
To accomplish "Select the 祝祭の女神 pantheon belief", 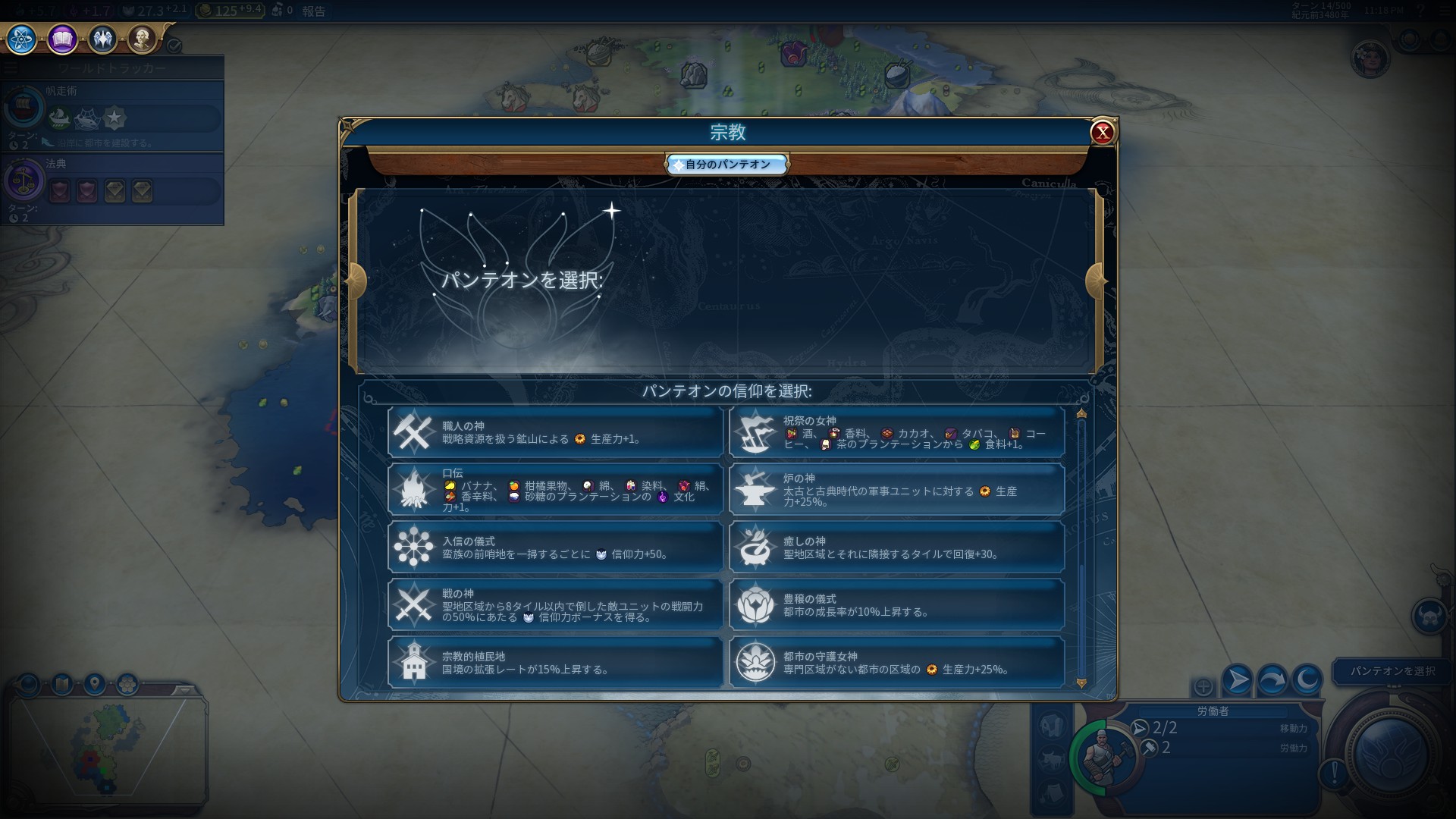I will (896, 432).
